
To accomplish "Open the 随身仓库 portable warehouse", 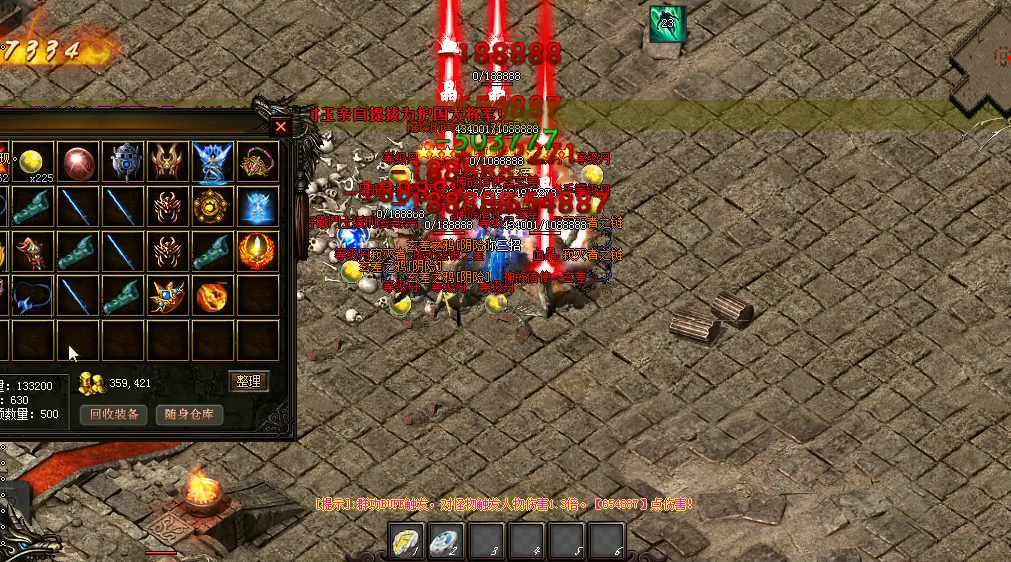I will click(x=189, y=414).
